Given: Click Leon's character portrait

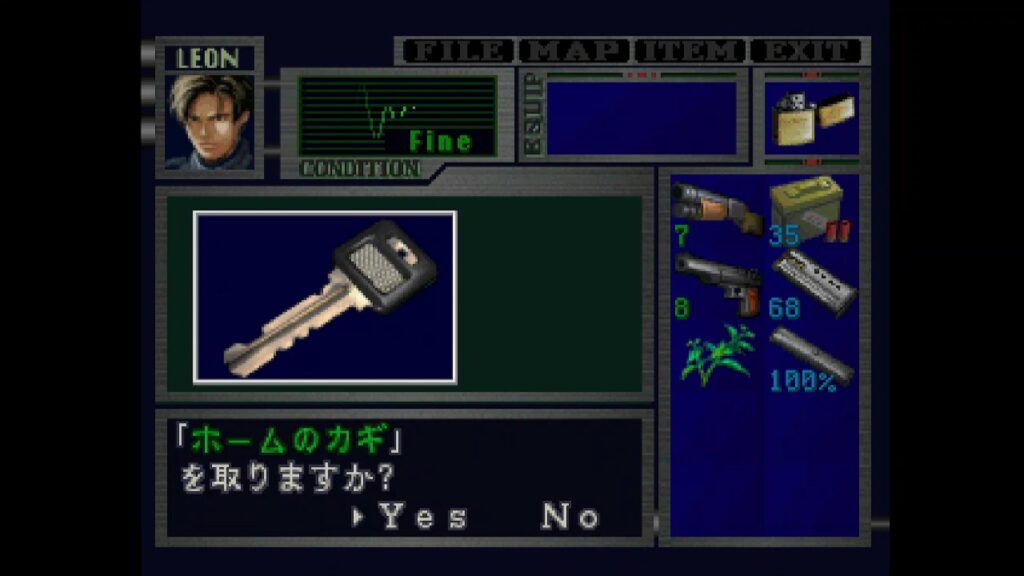Looking at the screenshot, I should 209,121.
